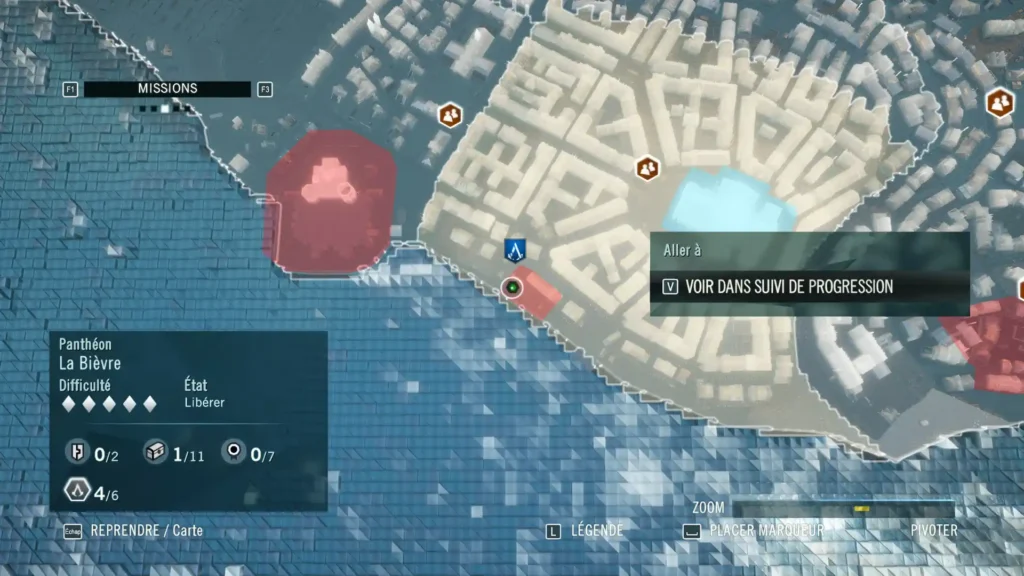Adjust the ZOOM bar level

click(843, 509)
